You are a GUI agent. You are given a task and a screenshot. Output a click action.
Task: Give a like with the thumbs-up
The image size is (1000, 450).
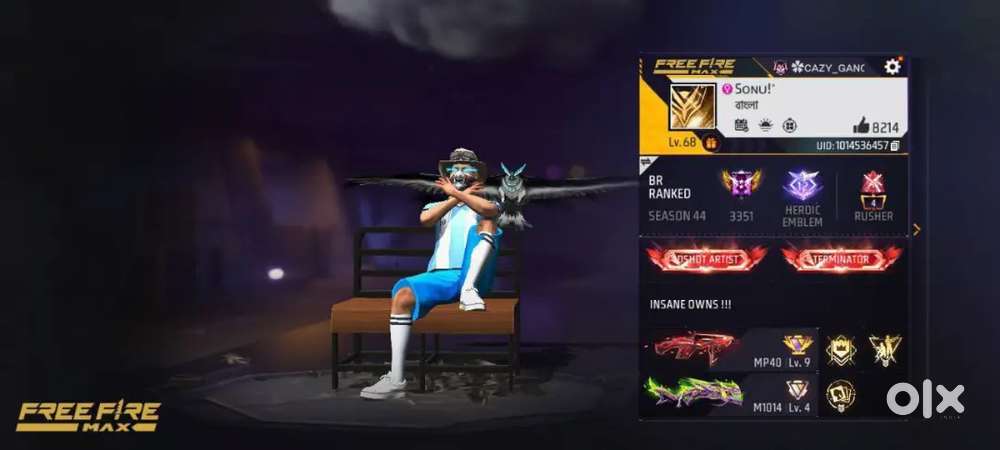click(861, 125)
